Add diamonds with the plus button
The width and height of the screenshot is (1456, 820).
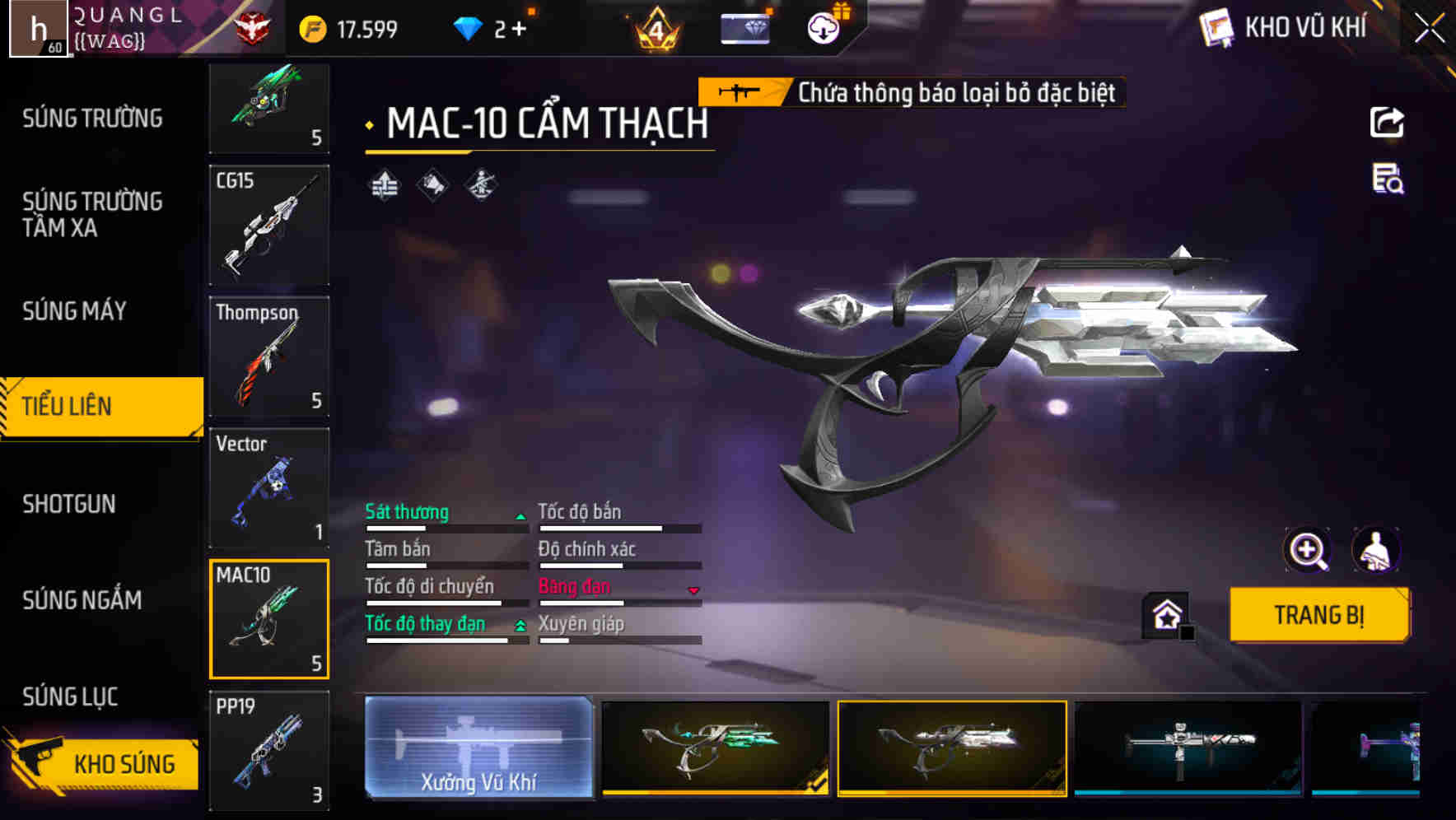pos(519,30)
